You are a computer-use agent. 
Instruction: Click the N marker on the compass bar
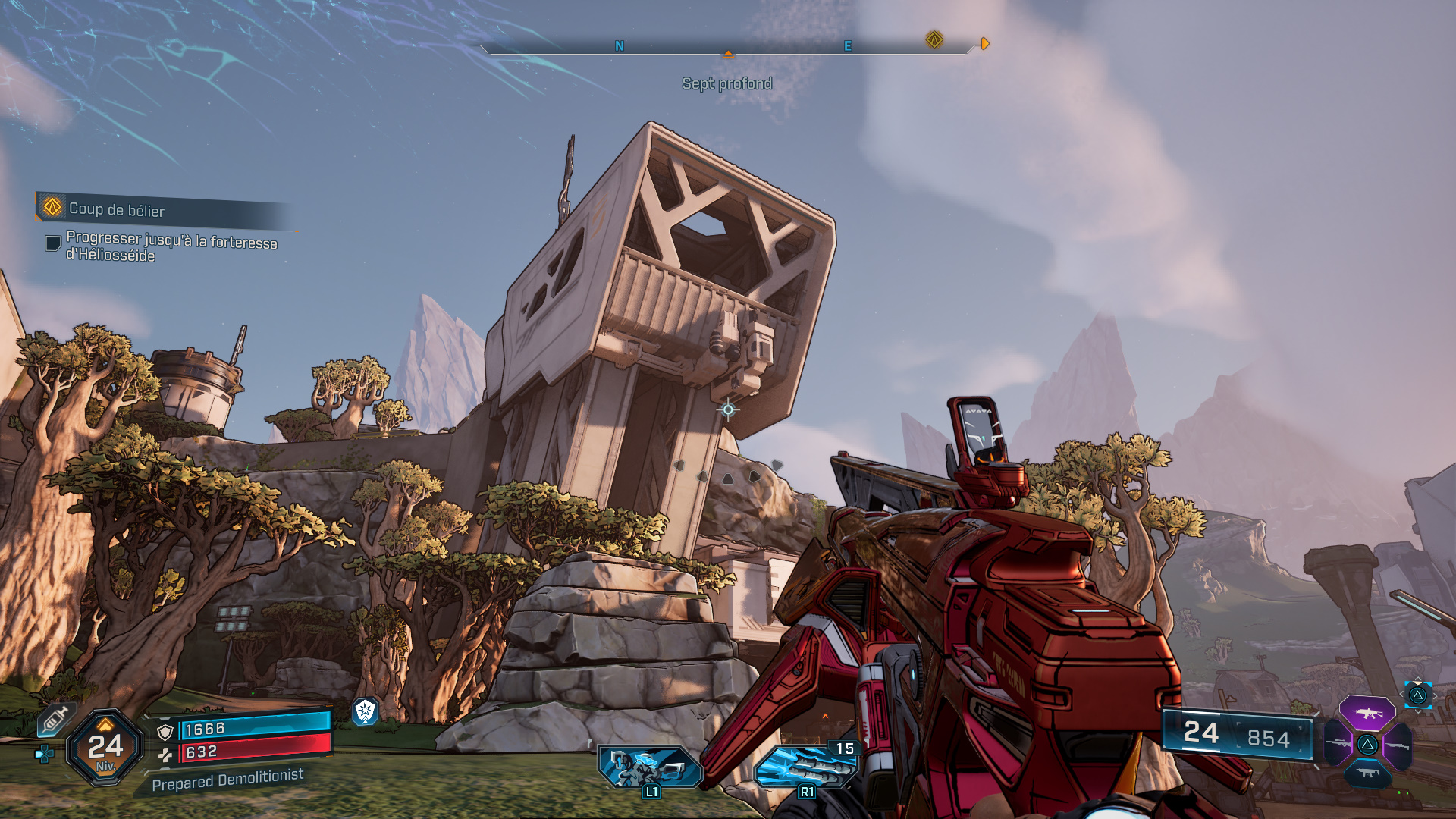click(620, 45)
